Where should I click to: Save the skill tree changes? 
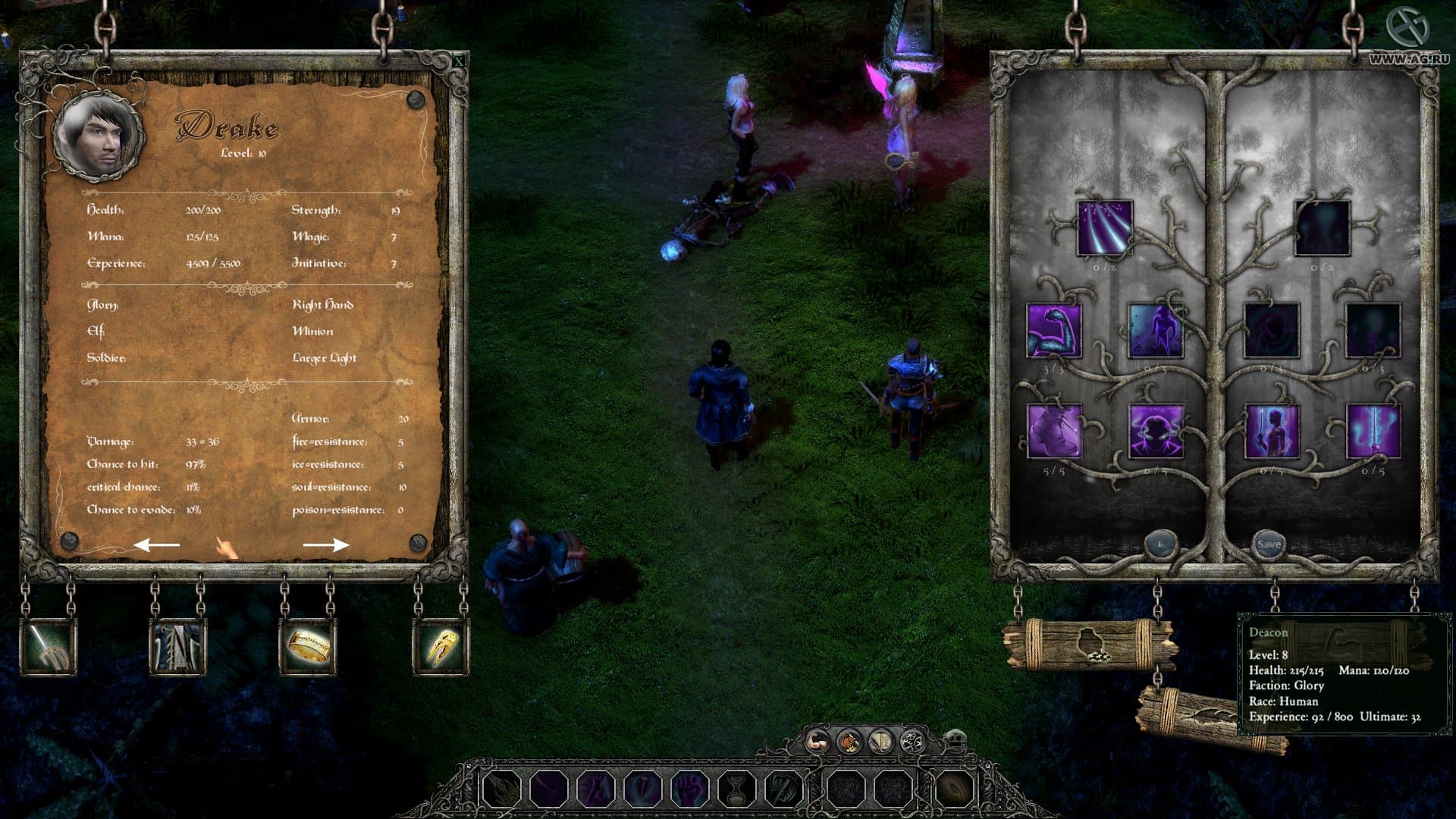(1269, 544)
